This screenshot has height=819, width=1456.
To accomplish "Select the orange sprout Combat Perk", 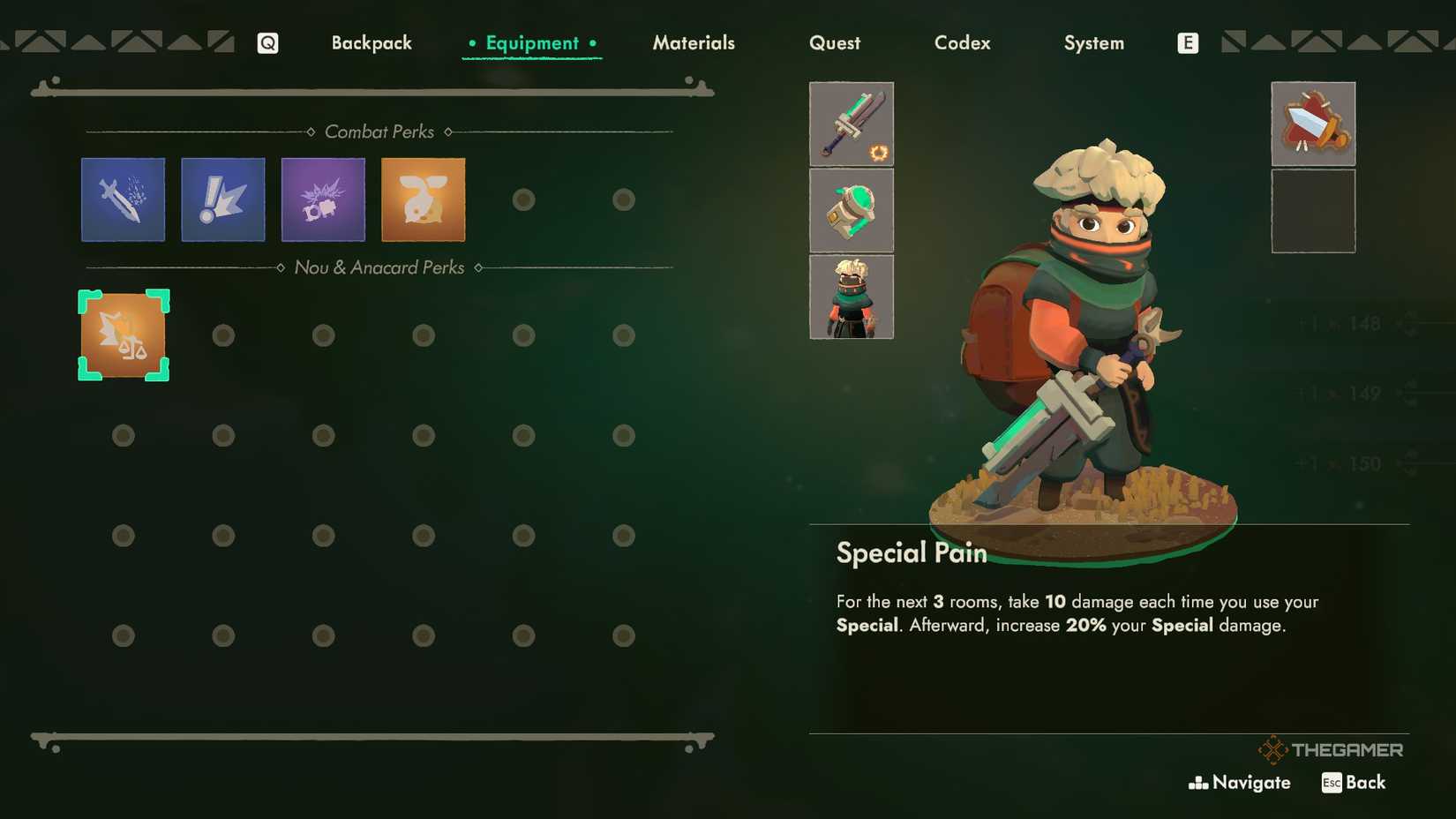I will [423, 199].
